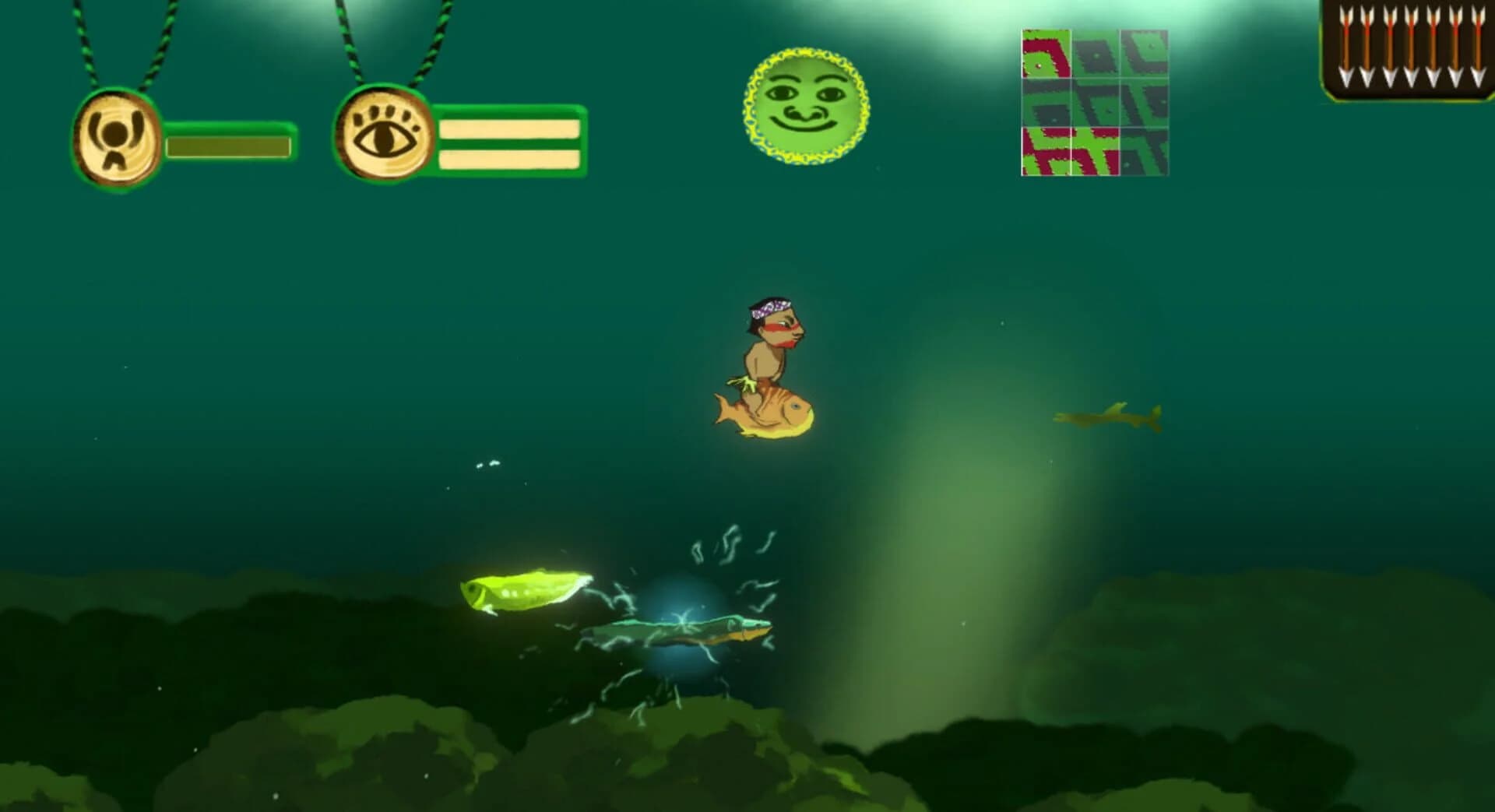
Task: Click the red-patterned top-left ability tile
Action: pyautogui.click(x=1044, y=53)
